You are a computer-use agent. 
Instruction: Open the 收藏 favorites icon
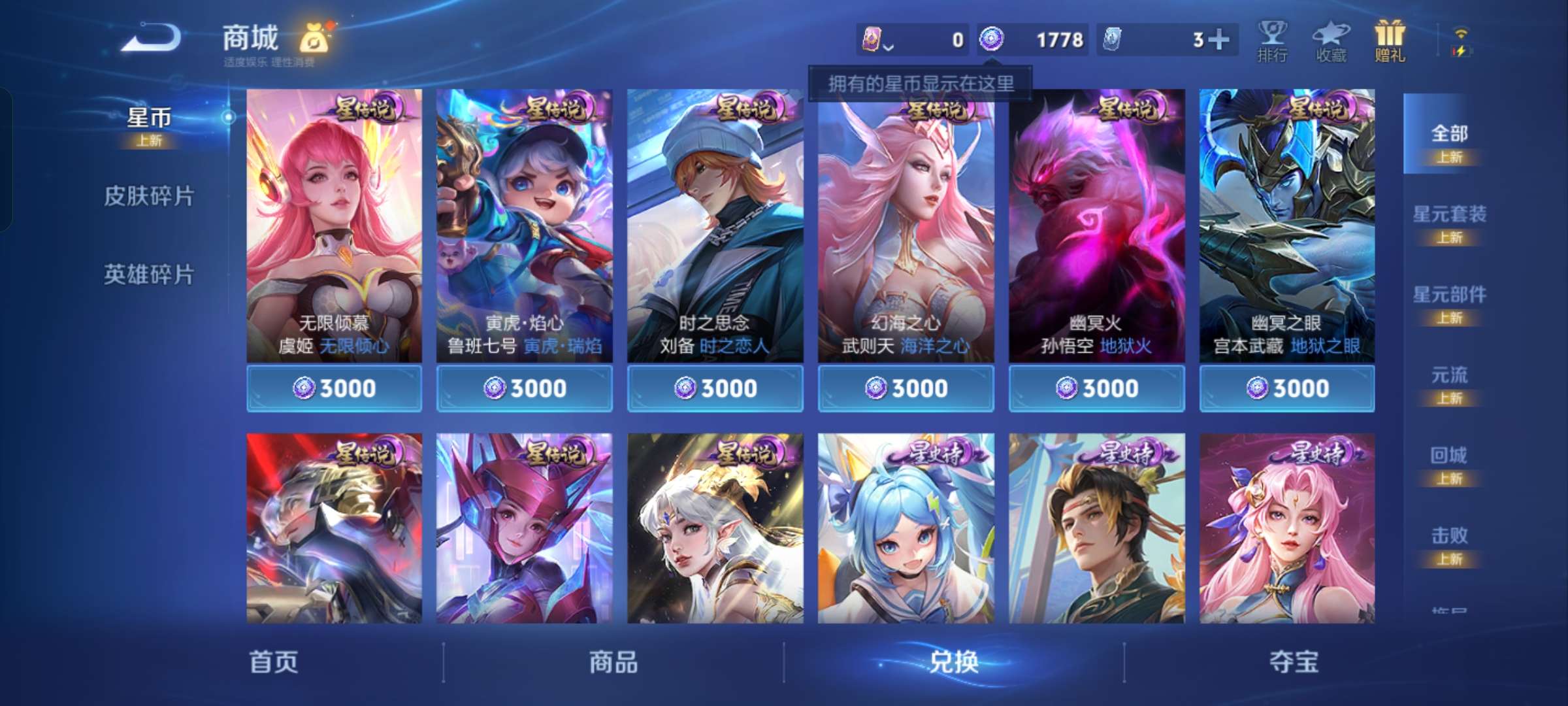click(x=1331, y=41)
